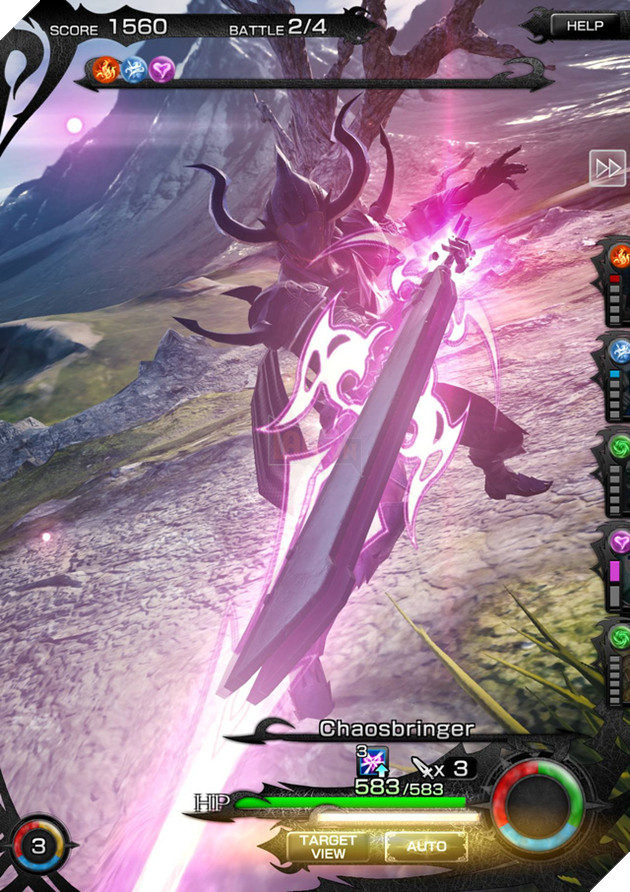Toggle the fast-forward battle speed button
Viewport: 630px width, 892px height.
(x=607, y=168)
